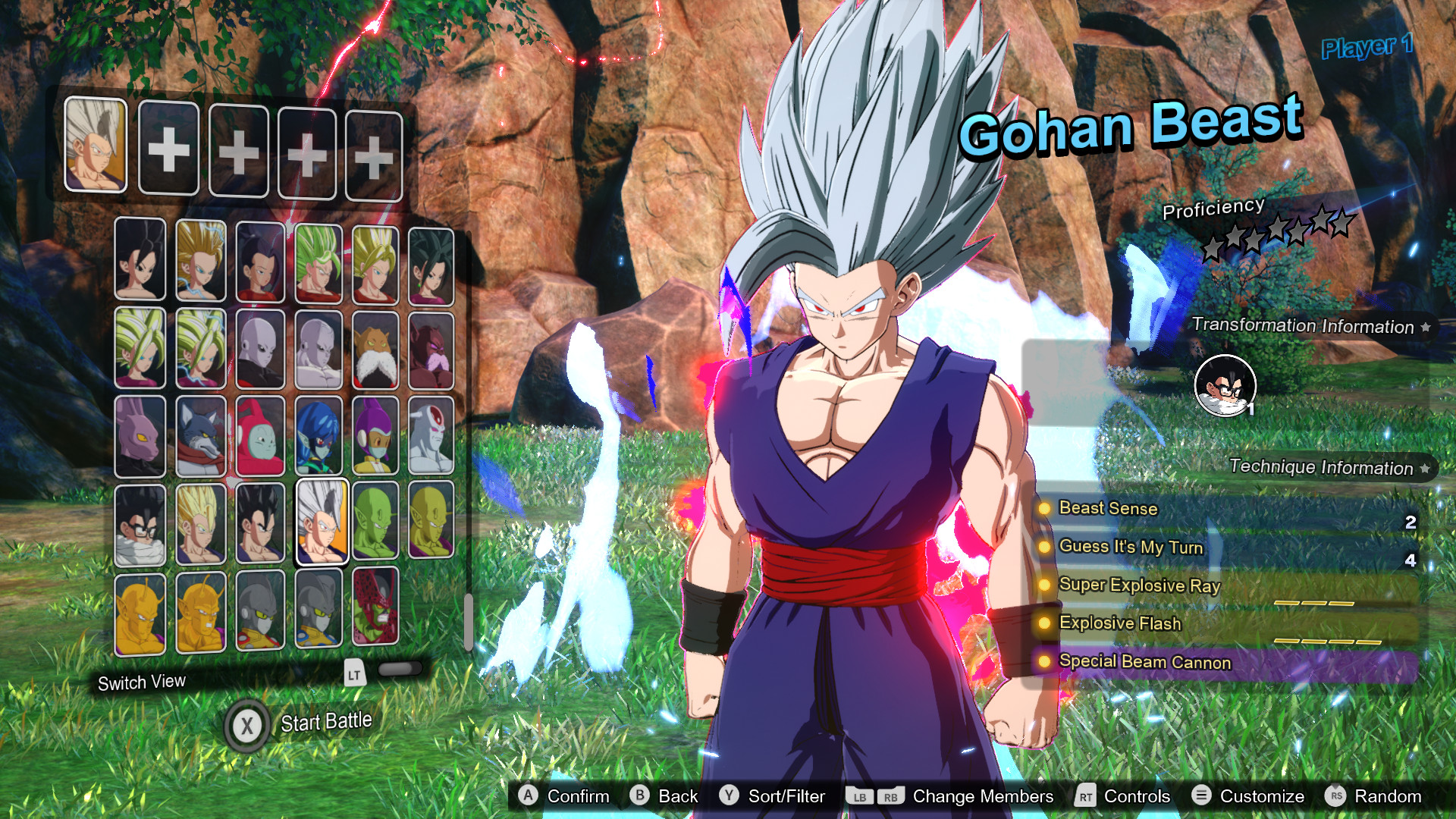Select the brown-furred Toppo portrait with white mustache
Viewport: 1456px width, 819px height.
click(375, 350)
